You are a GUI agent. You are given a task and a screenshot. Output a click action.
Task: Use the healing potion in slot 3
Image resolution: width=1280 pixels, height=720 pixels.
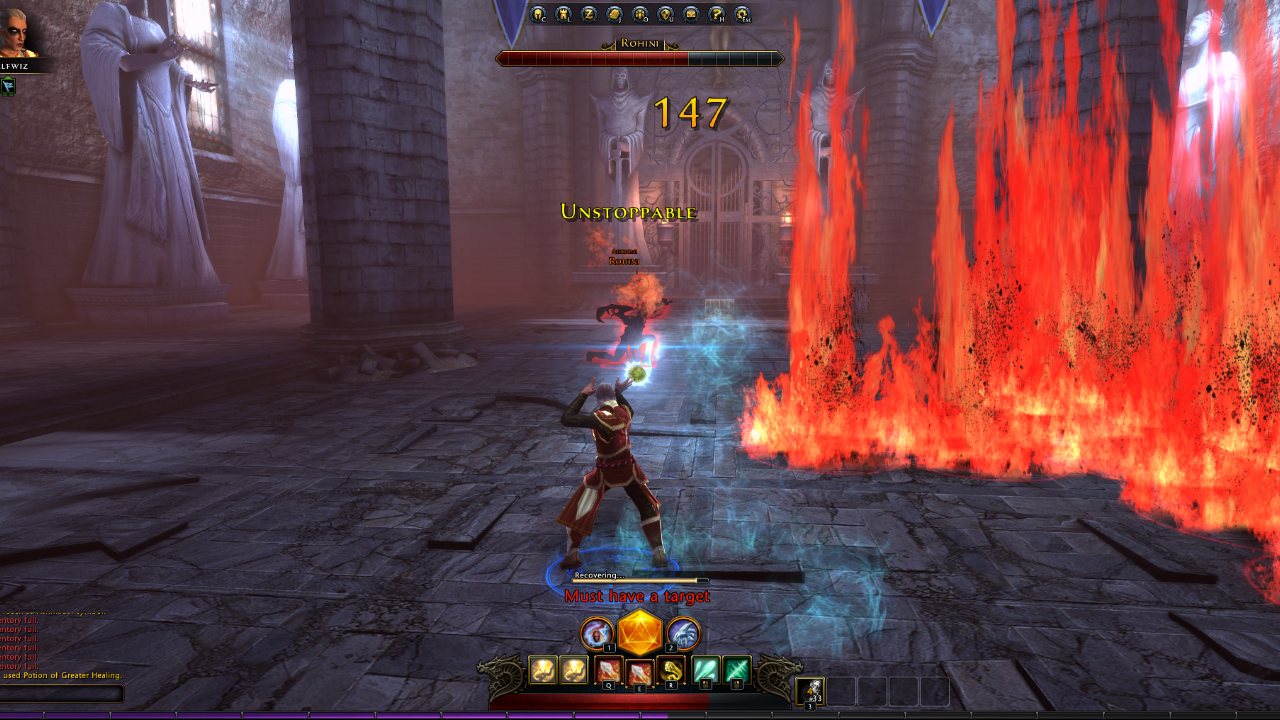pos(809,690)
